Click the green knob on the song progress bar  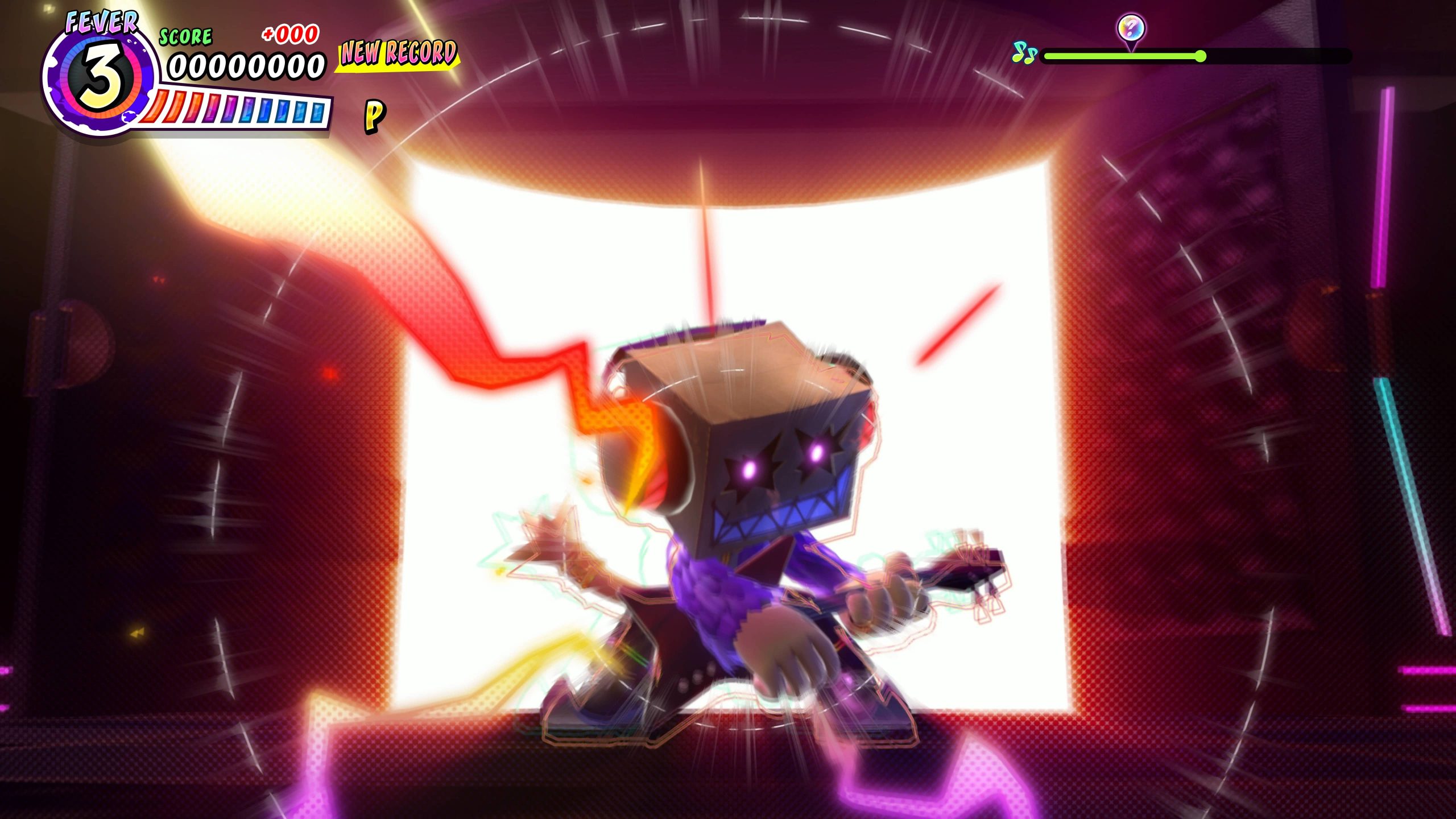pos(1200,56)
